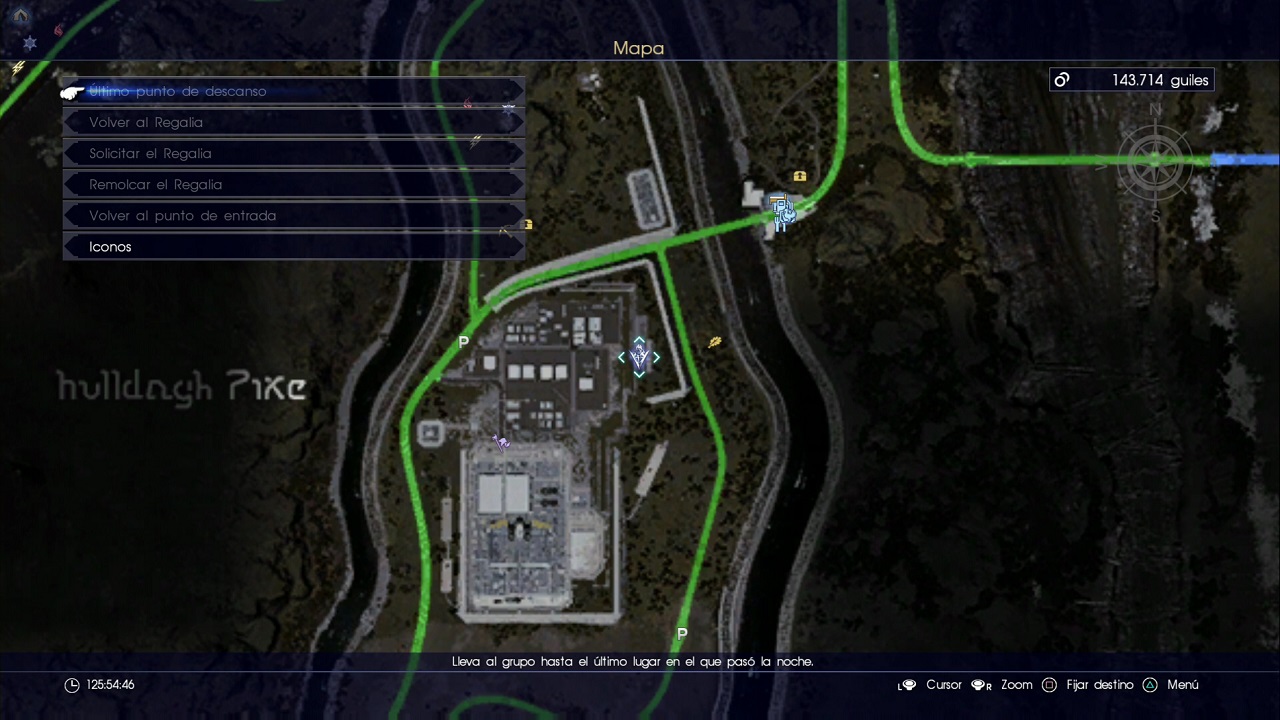Screen dimensions: 1280x720
Task: Select Último punto de descanso menu entry
Action: 178,91
